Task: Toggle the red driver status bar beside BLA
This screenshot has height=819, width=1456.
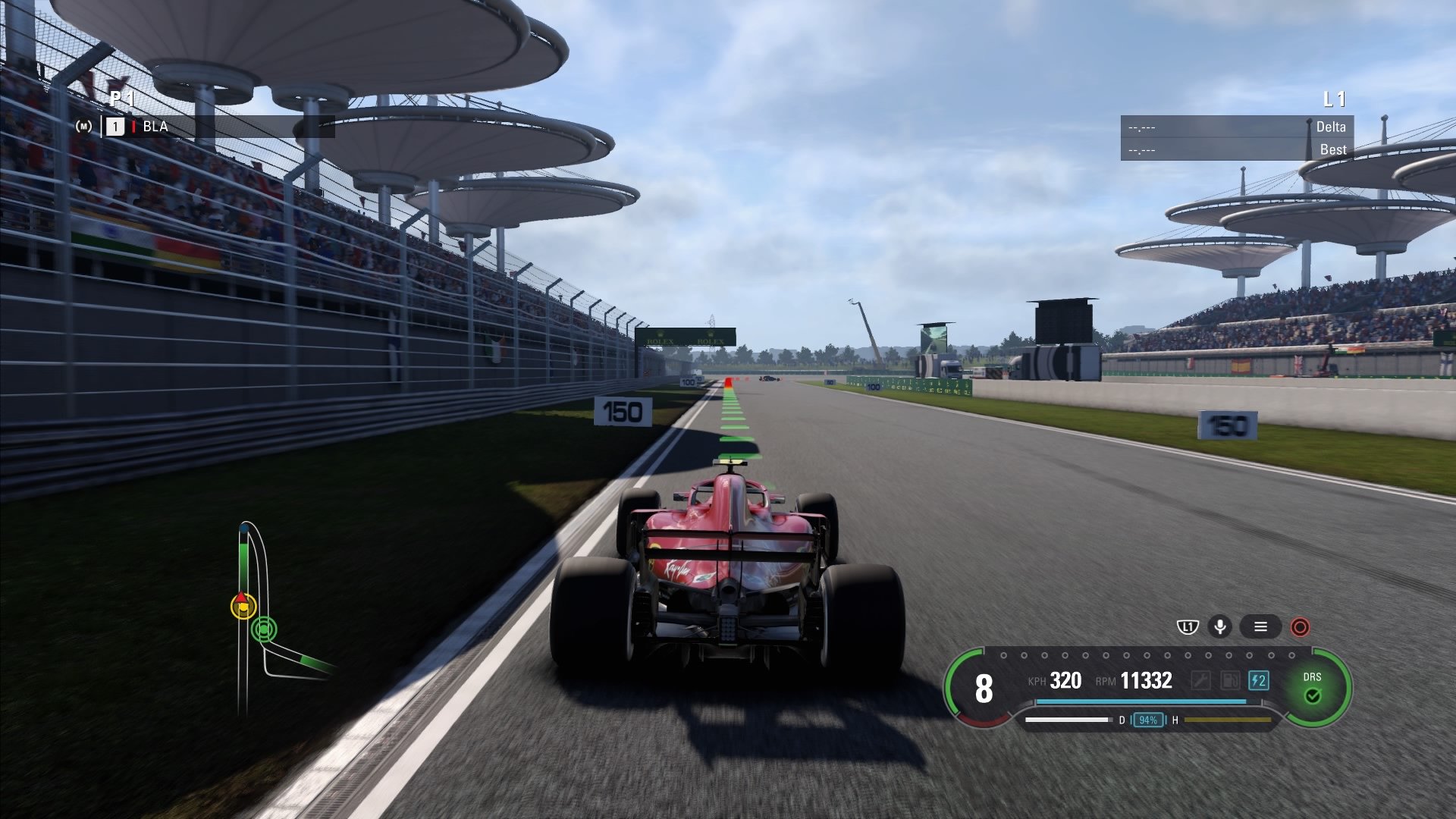Action: tap(134, 127)
